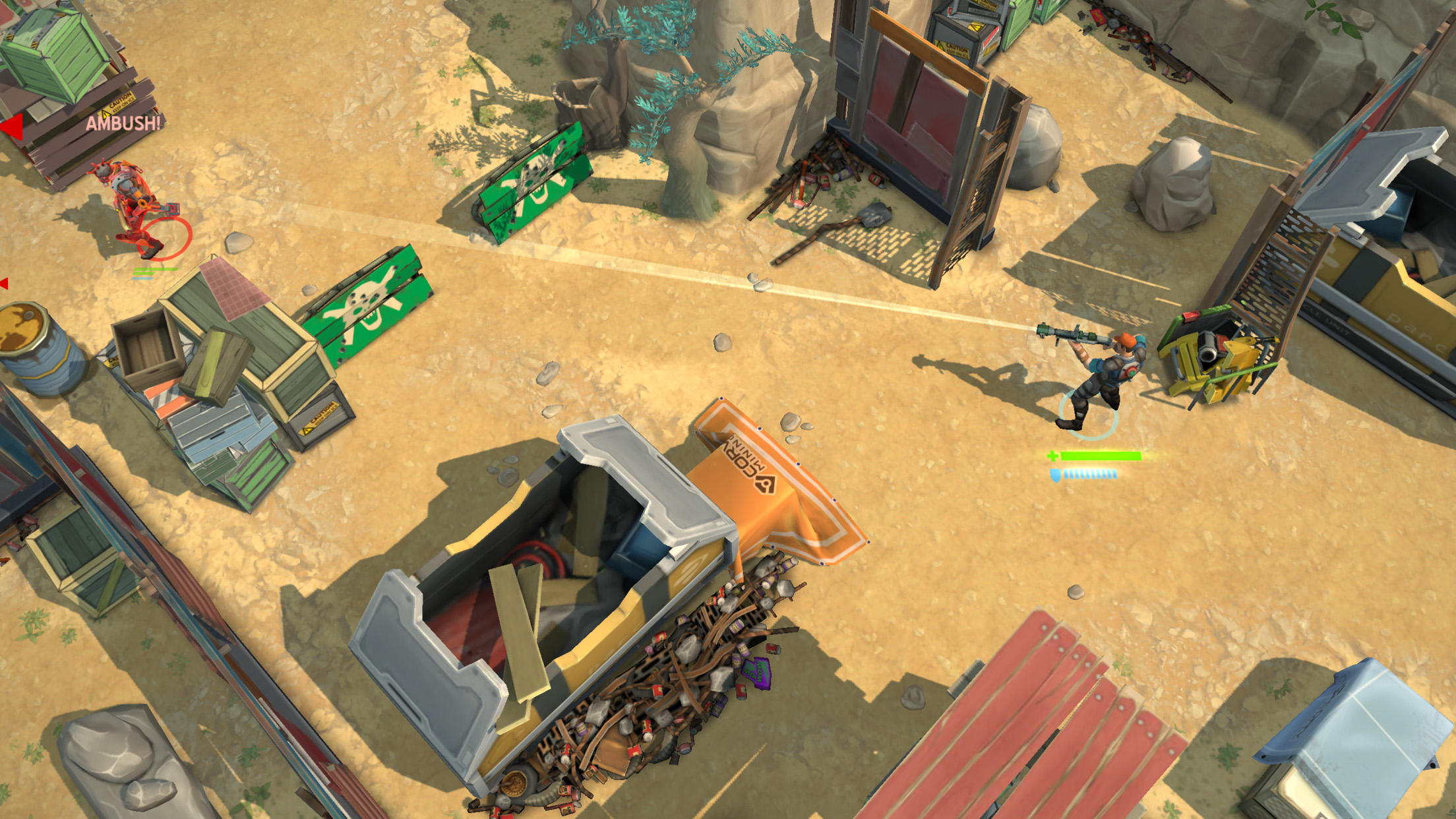Click the blue shield armor icon
1456x819 pixels.
coord(1056,476)
